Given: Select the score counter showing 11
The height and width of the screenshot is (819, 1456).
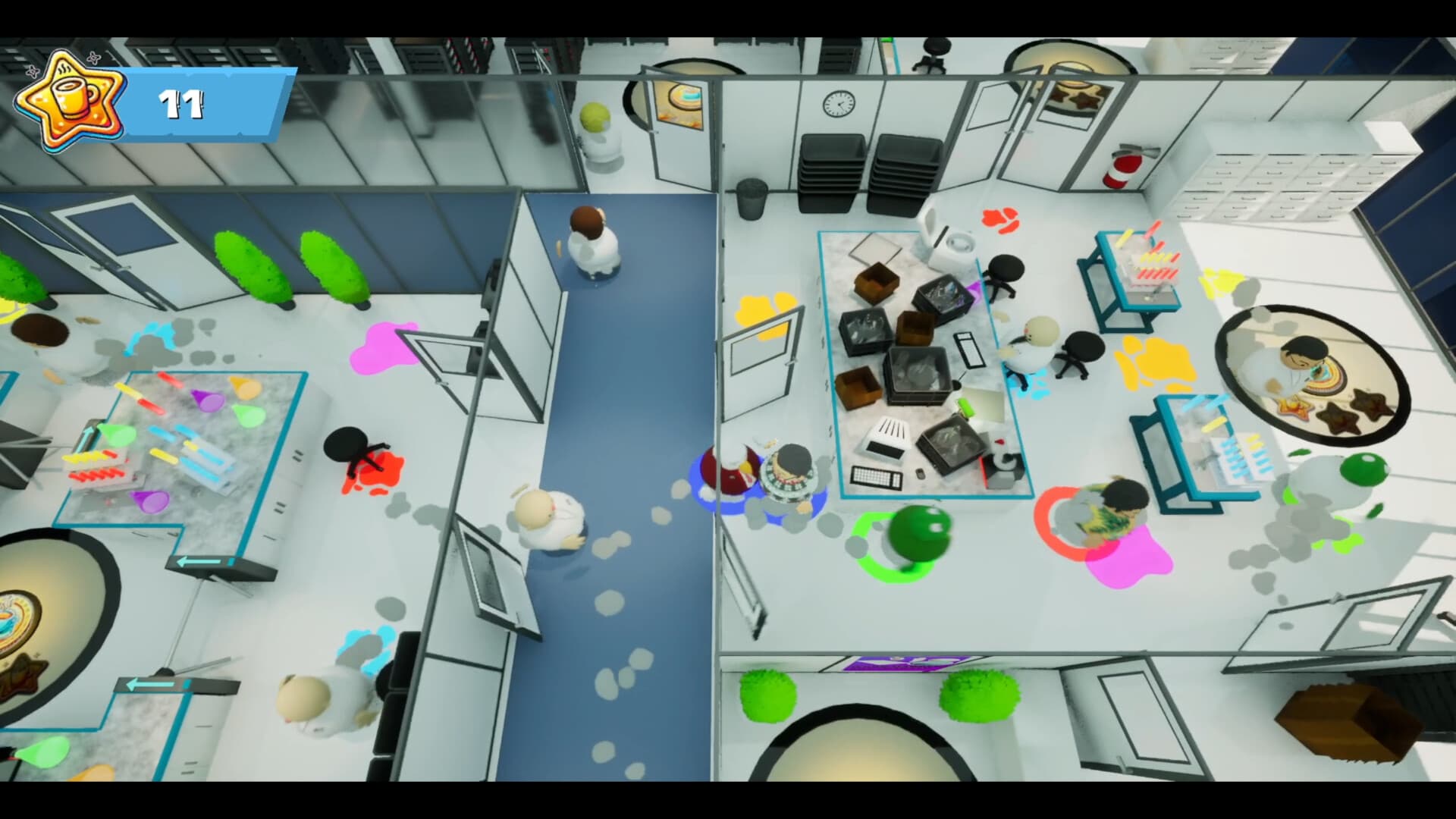Looking at the screenshot, I should (182, 102).
